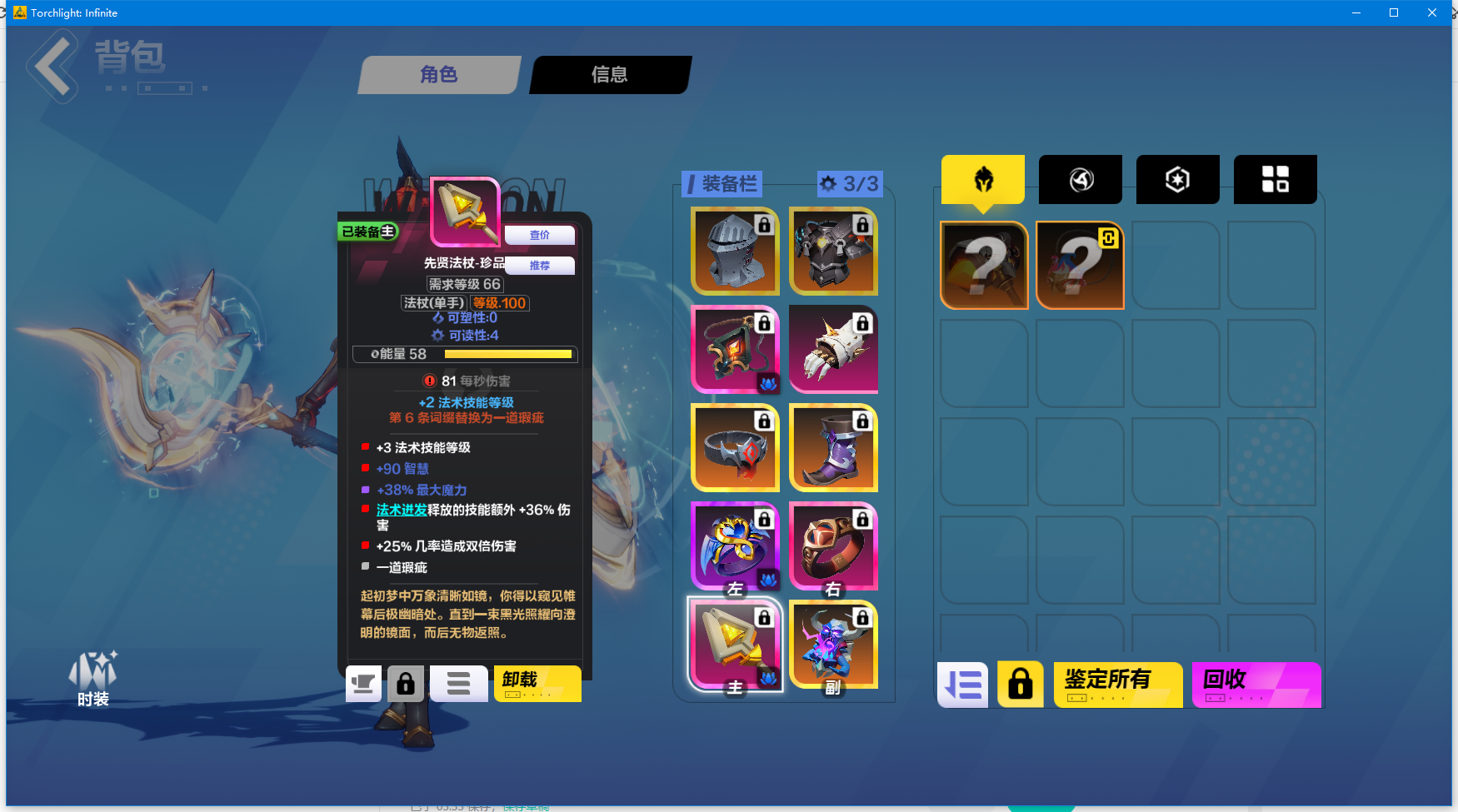Open the grid-style all items filter
Screen dimensions: 1458x812
pyautogui.click(x=1275, y=179)
